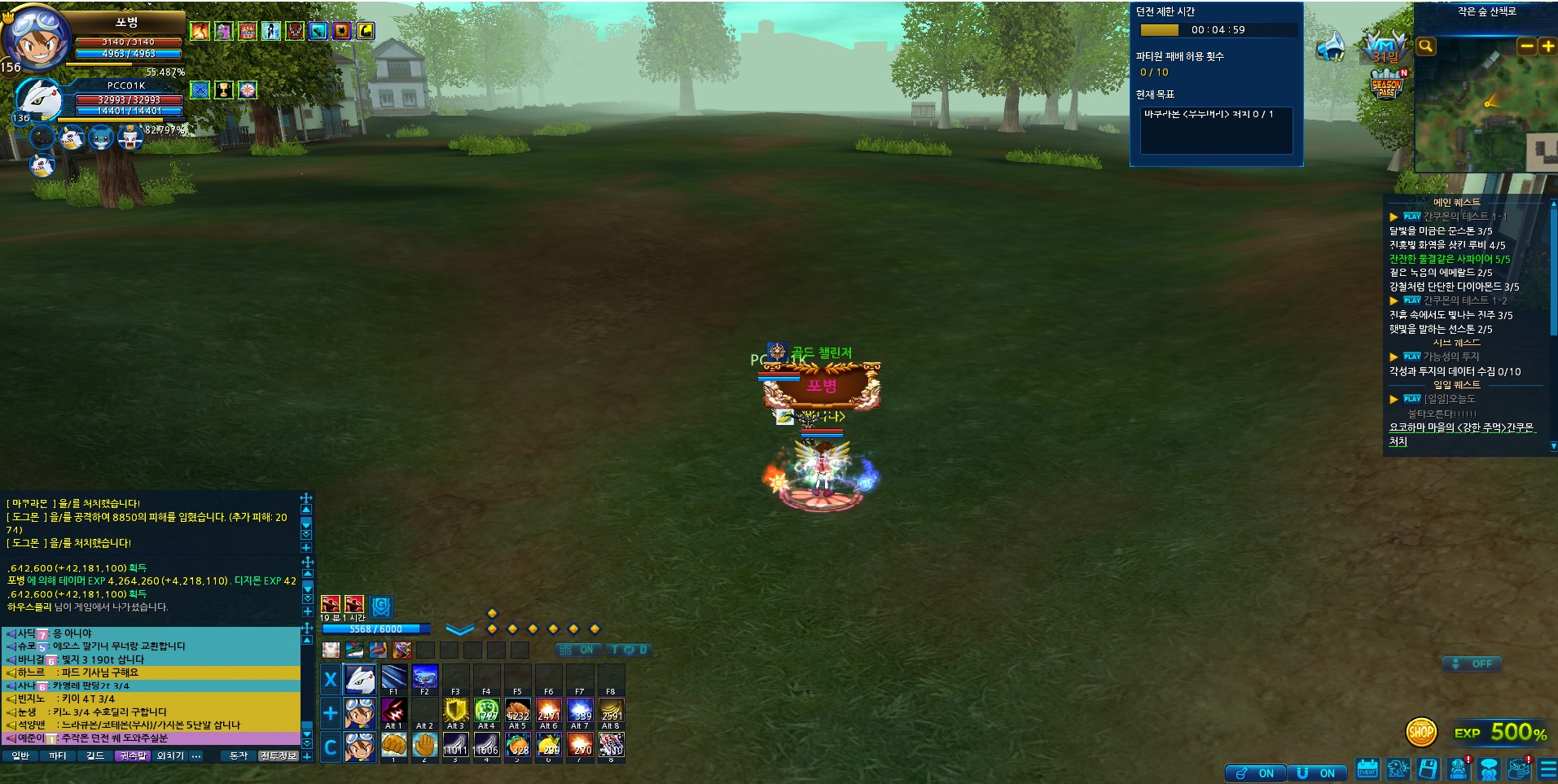This screenshot has height=784, width=1558.
Task: Click the megaphone announcement icon
Action: click(1331, 46)
